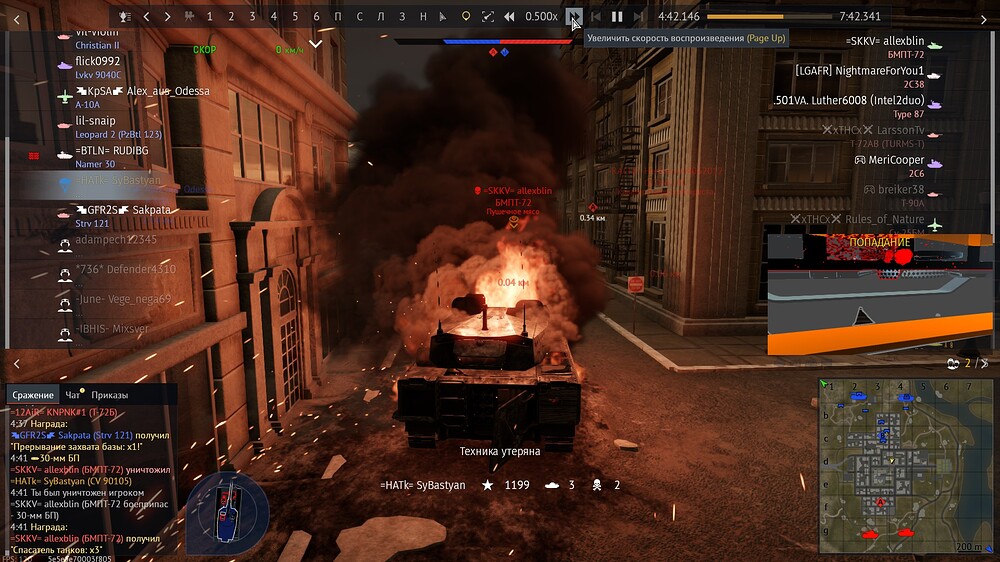The width and height of the screenshot is (1000, 562).
Task: Pause the replay playback
Action: [x=617, y=16]
